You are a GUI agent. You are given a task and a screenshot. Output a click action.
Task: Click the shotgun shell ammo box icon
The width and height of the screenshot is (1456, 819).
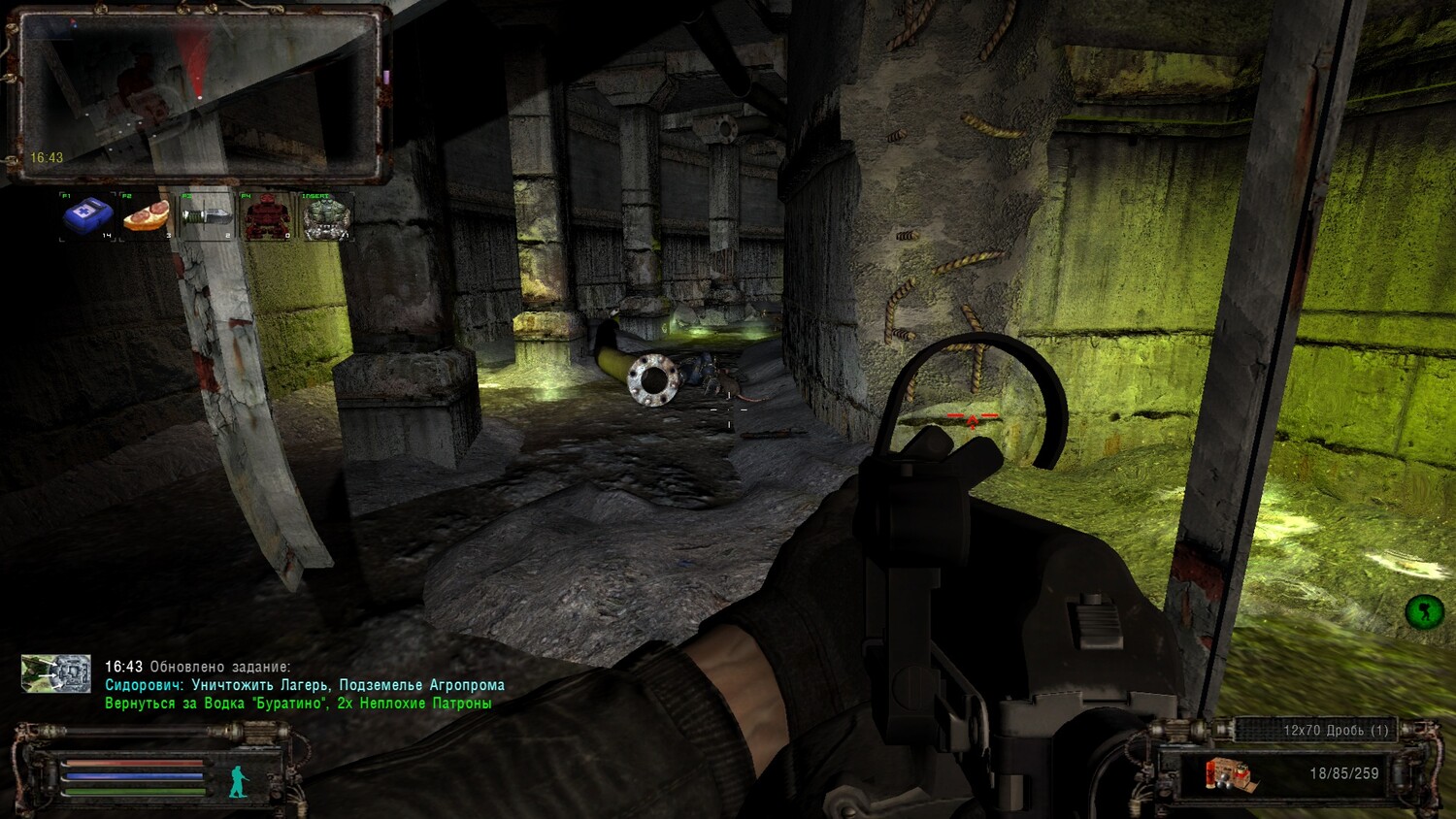pyautogui.click(x=1227, y=774)
